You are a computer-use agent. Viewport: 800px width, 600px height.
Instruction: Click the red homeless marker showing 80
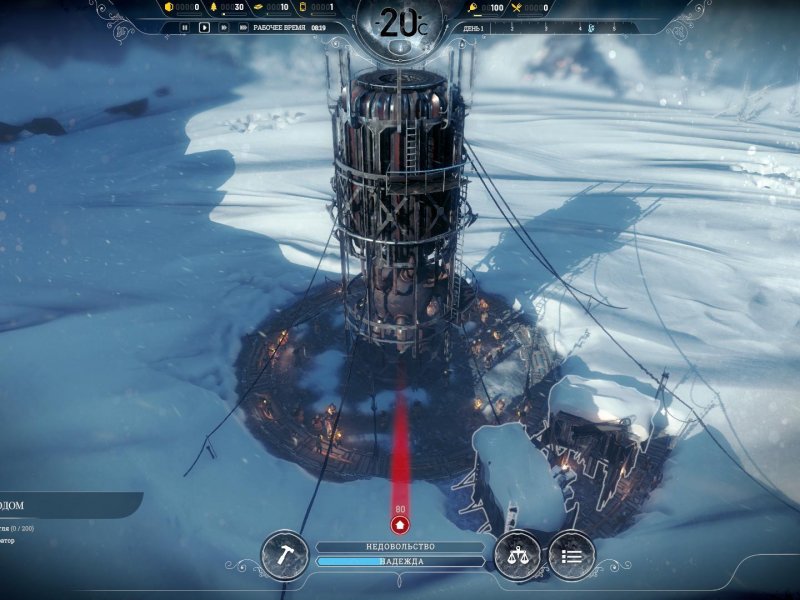[x=400, y=523]
